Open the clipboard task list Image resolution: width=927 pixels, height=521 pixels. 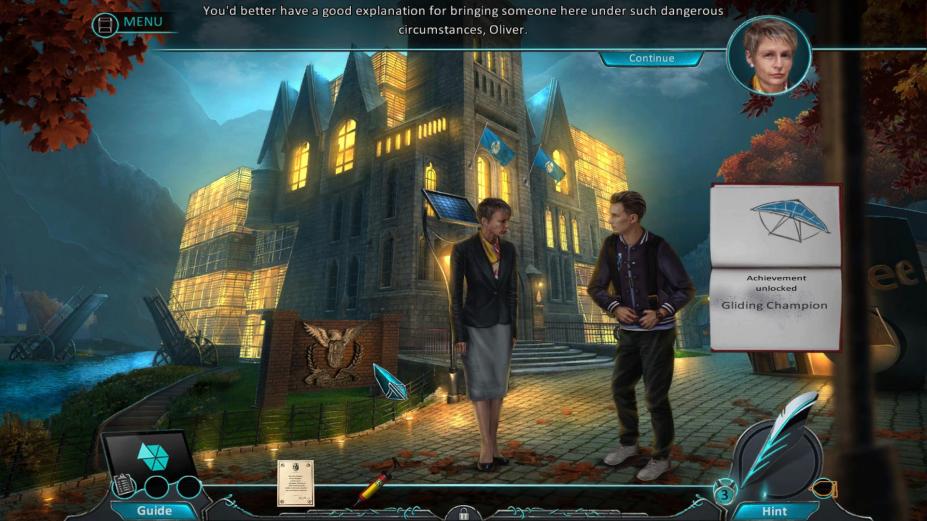point(123,485)
